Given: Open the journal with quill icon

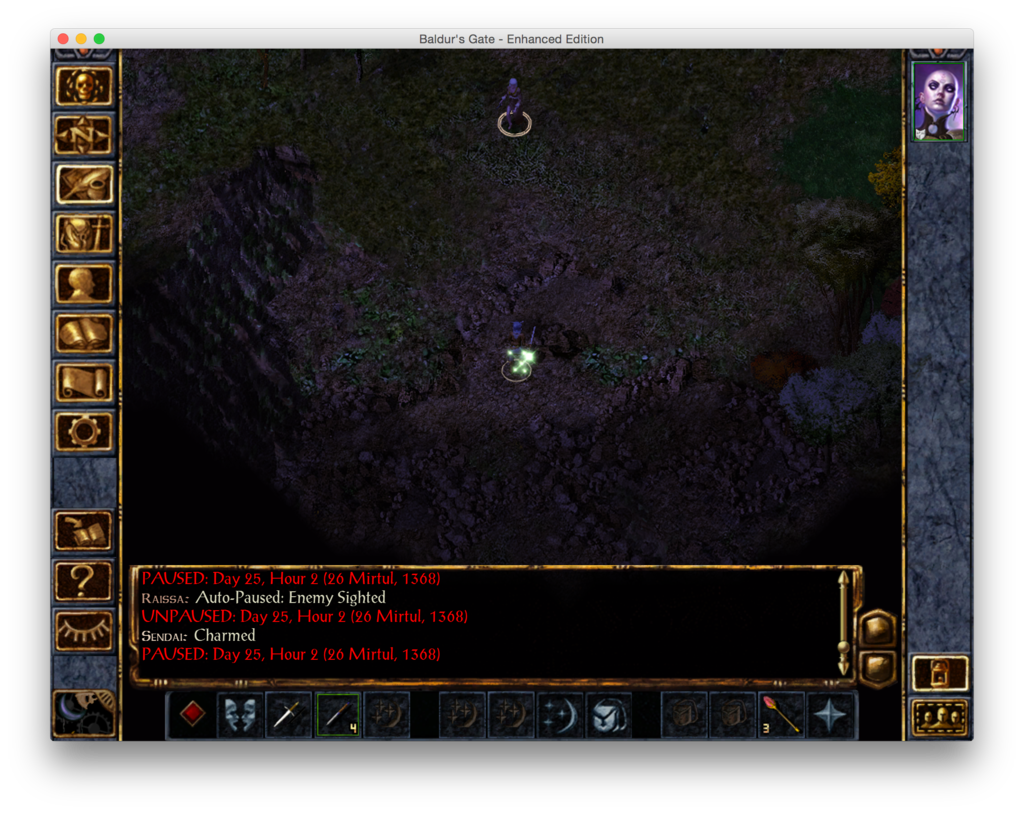Looking at the screenshot, I should pos(84,184).
